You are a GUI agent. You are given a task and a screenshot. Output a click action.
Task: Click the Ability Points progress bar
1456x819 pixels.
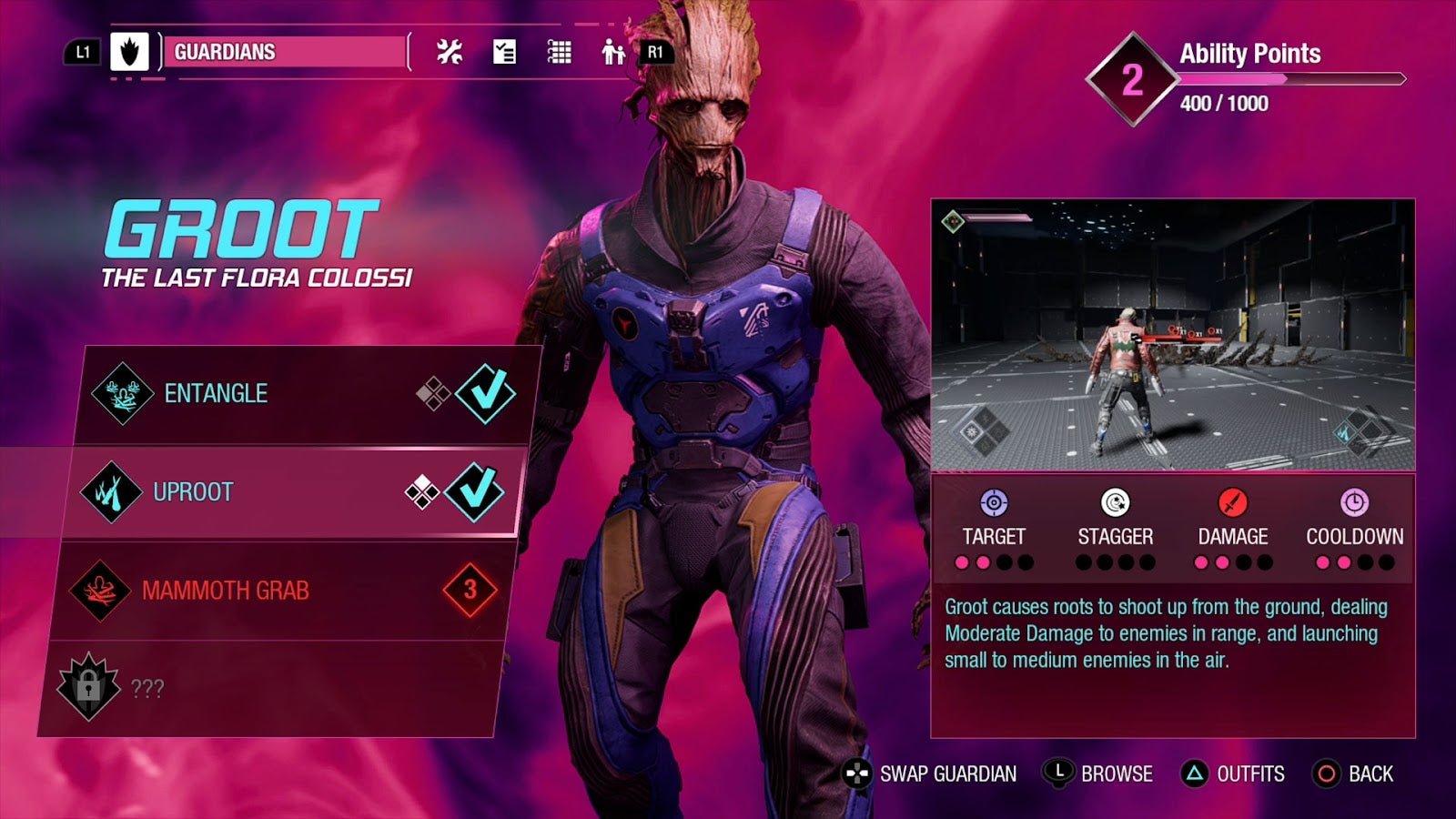click(1292, 78)
